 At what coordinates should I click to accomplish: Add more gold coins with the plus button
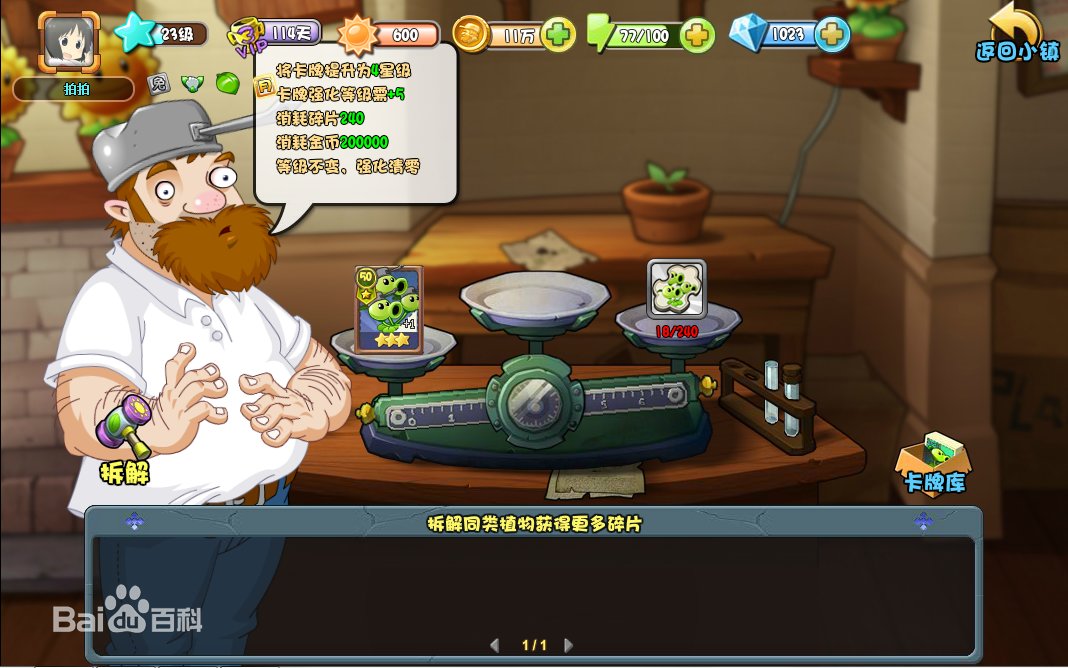[560, 35]
